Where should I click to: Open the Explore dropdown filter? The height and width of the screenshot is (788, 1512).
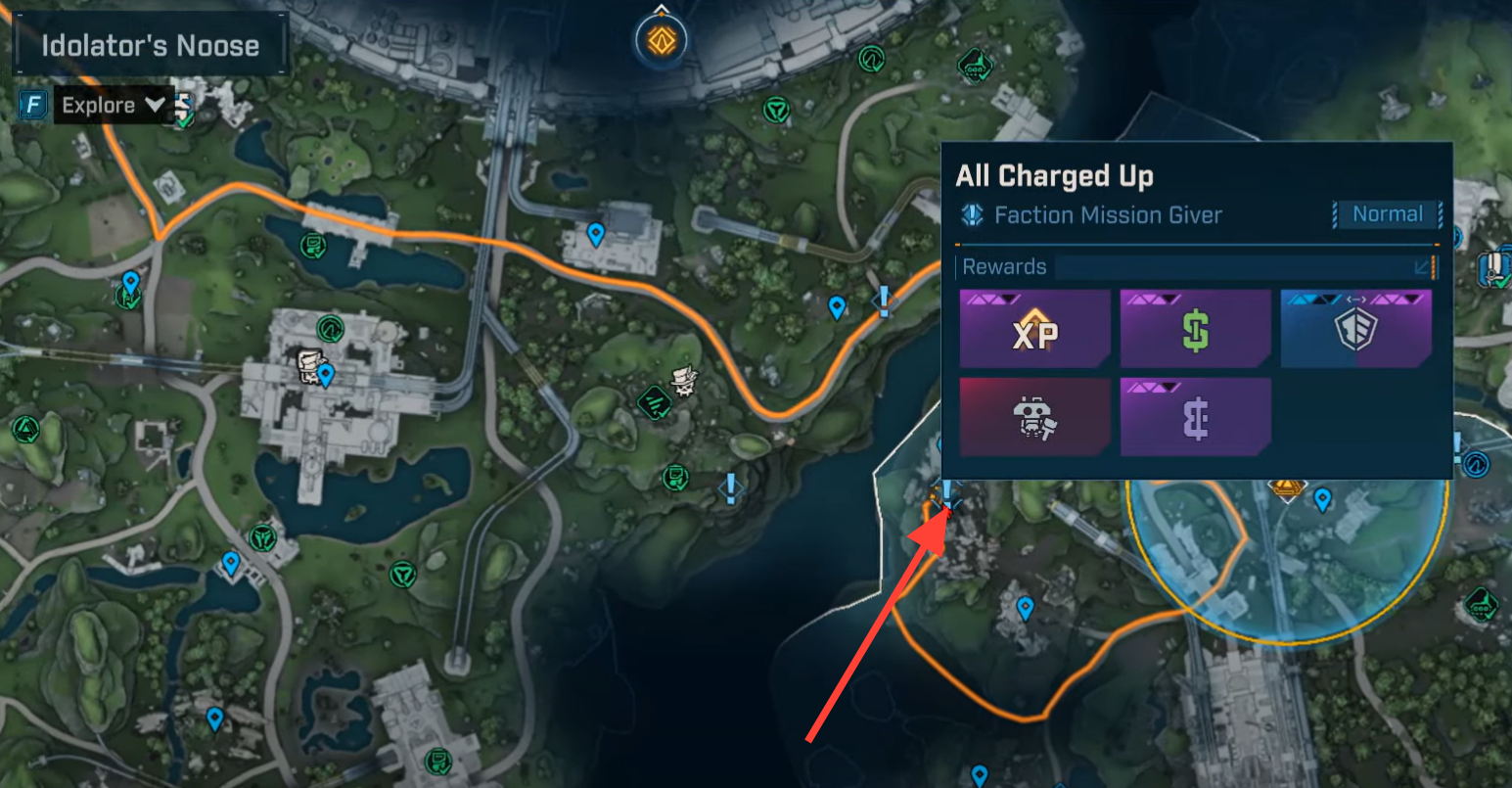pyautogui.click(x=113, y=106)
